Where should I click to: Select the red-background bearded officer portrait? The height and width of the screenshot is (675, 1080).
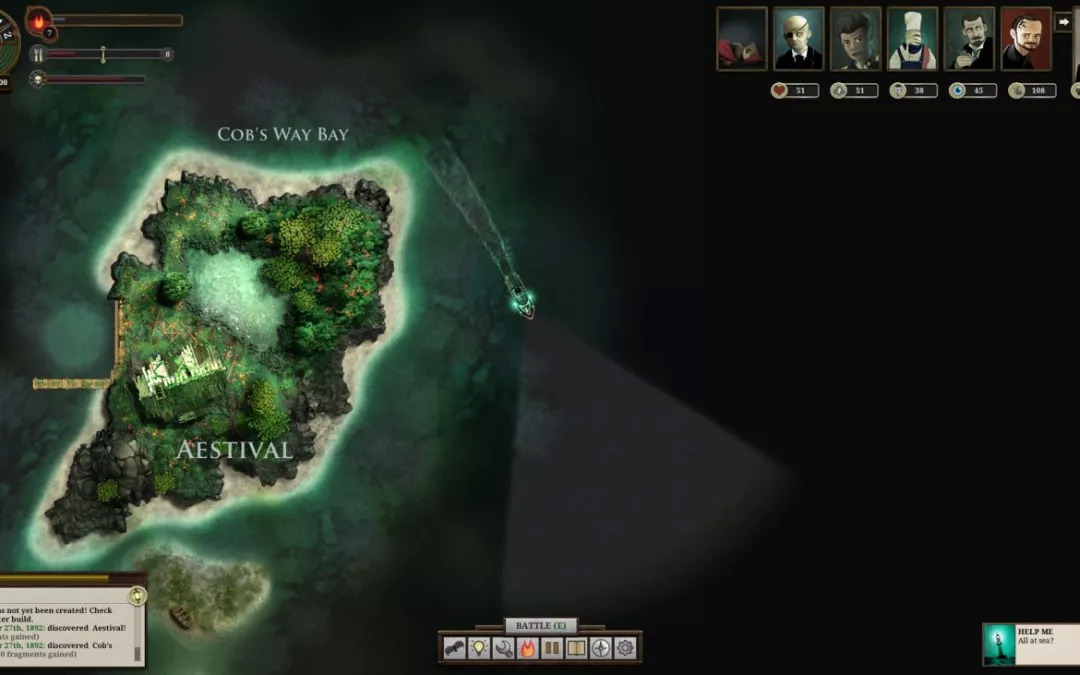click(1026, 39)
